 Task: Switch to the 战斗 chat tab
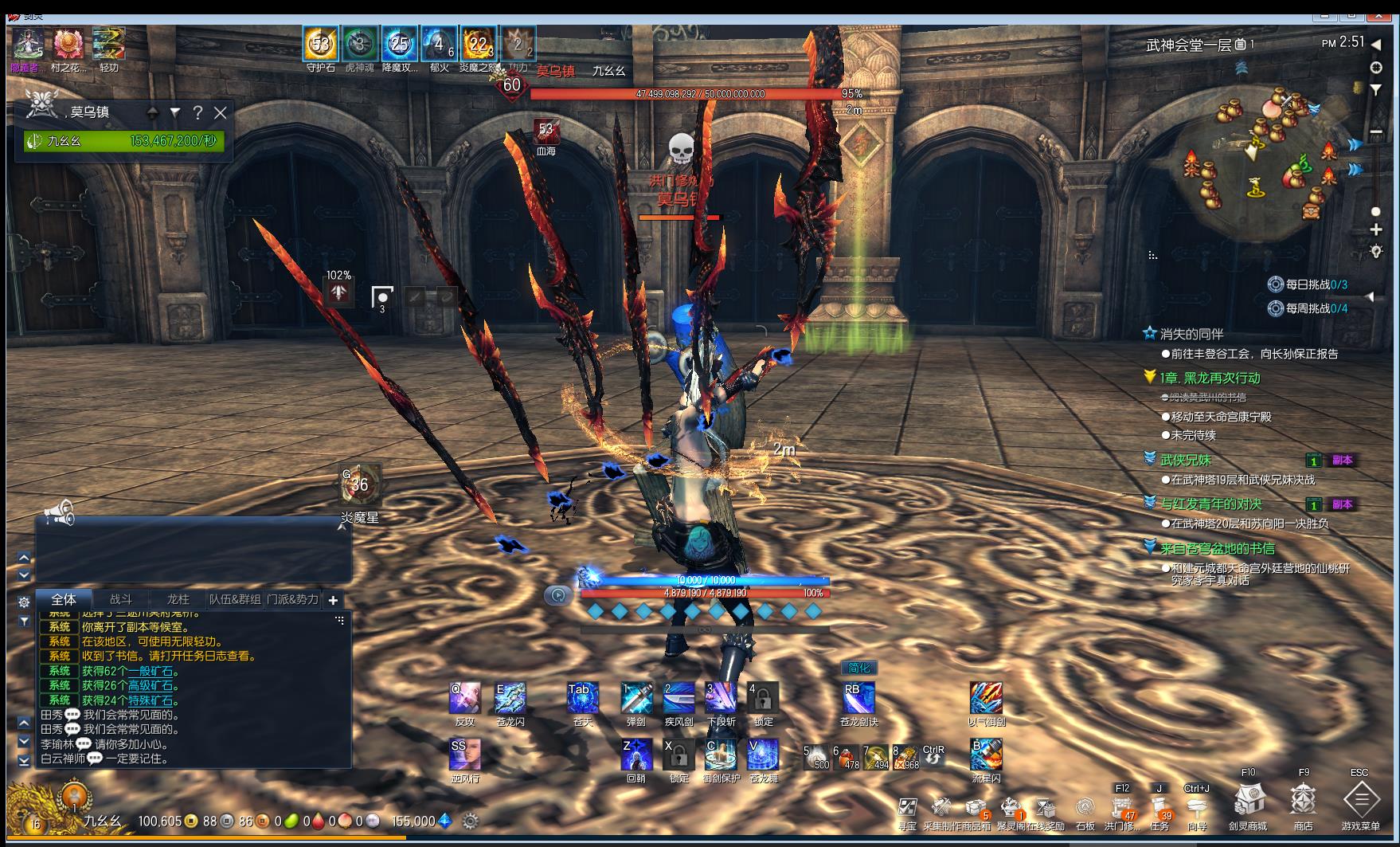tap(121, 599)
